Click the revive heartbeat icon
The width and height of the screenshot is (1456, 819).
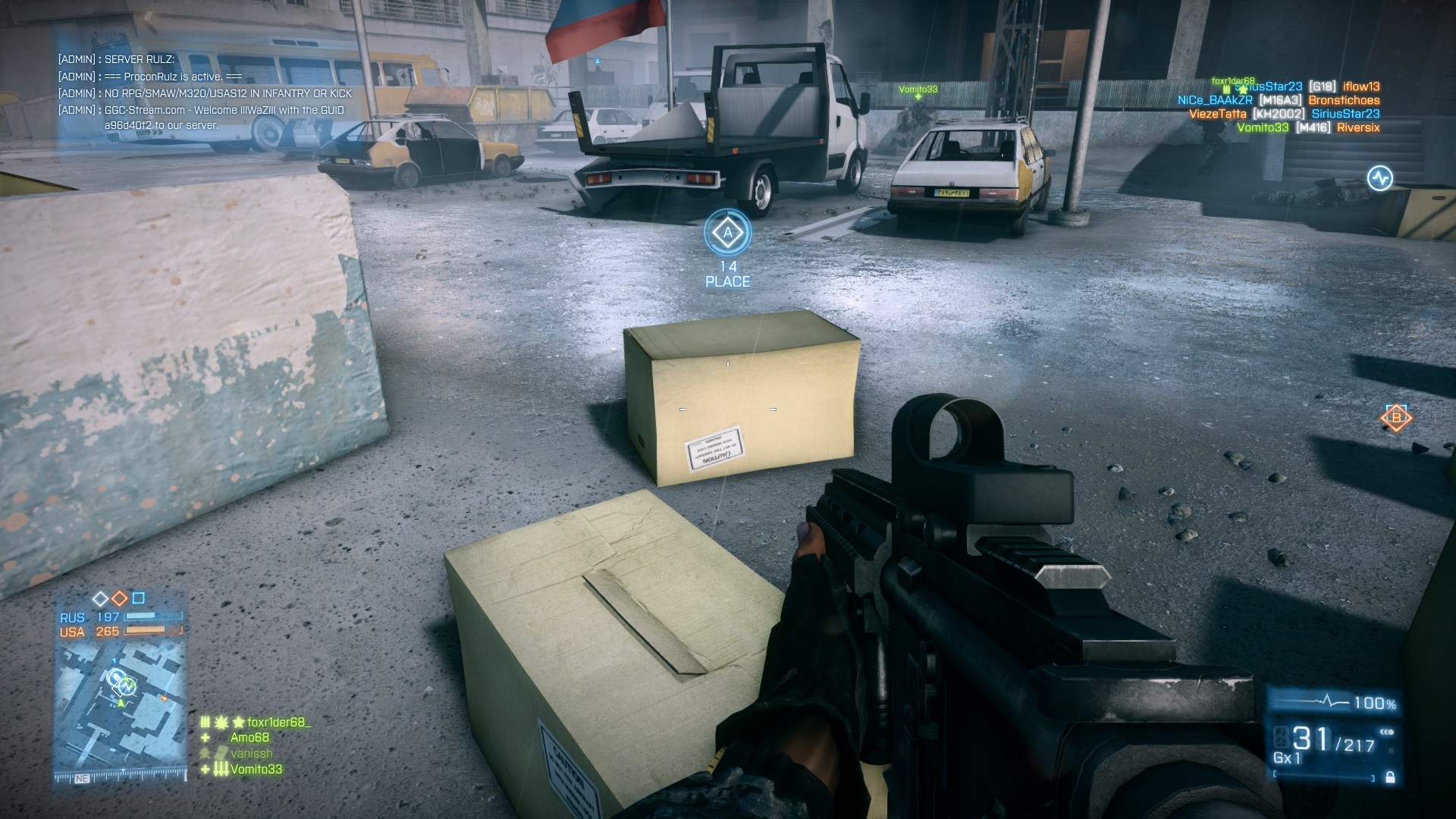1379,178
